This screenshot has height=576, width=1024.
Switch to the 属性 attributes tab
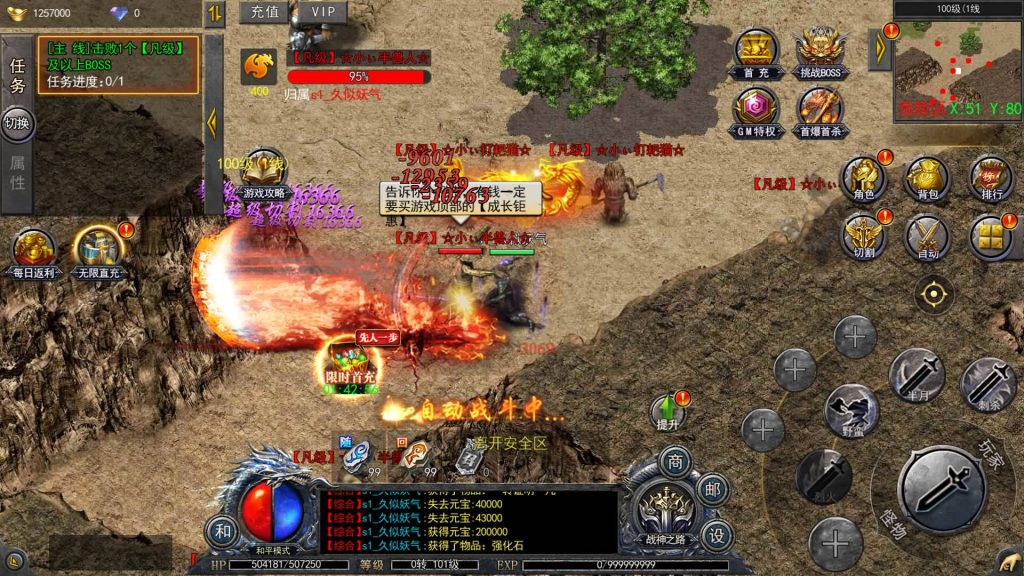[17, 173]
